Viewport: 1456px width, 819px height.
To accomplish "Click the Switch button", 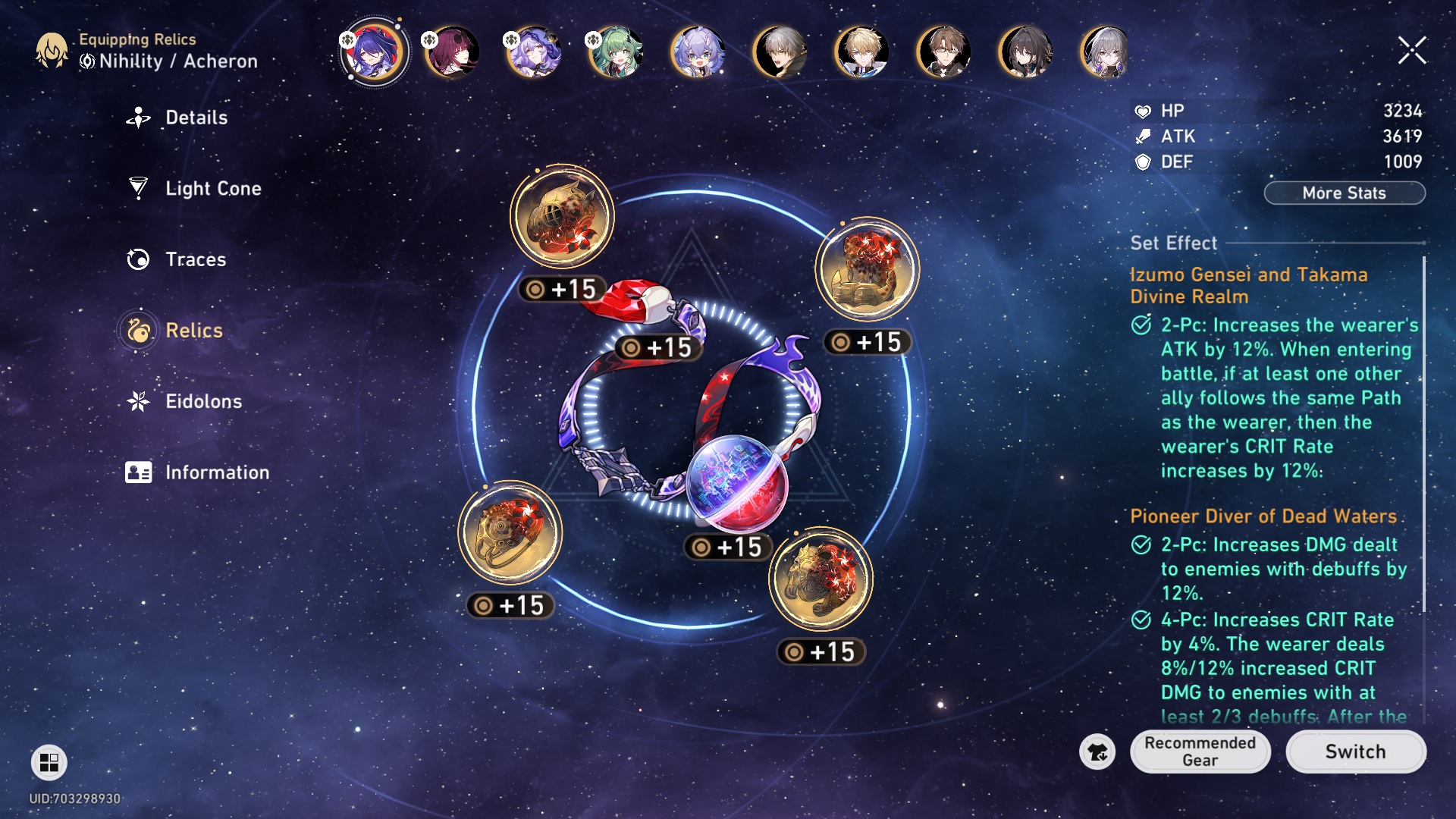I will click(x=1355, y=752).
